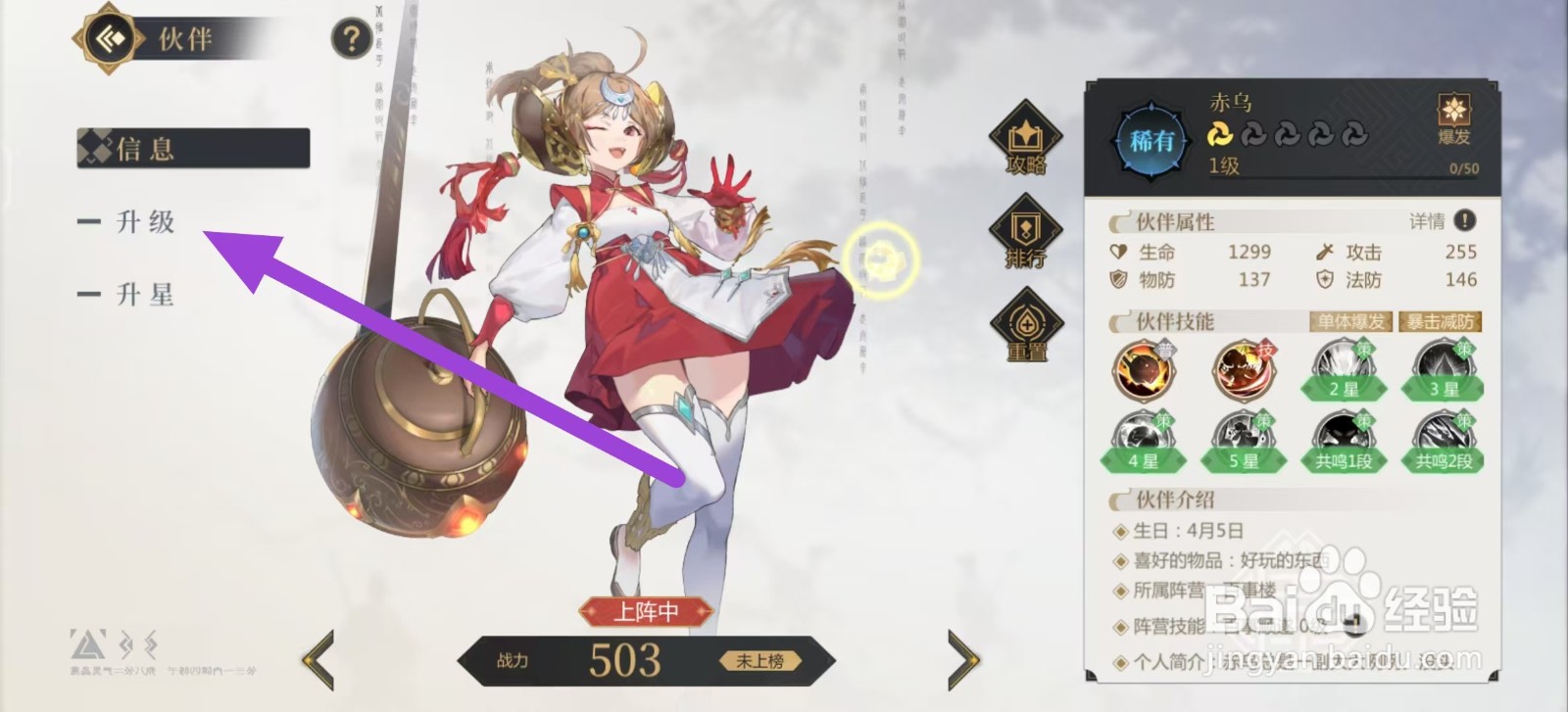Select the 普 basic attack skill icon

(x=1144, y=372)
